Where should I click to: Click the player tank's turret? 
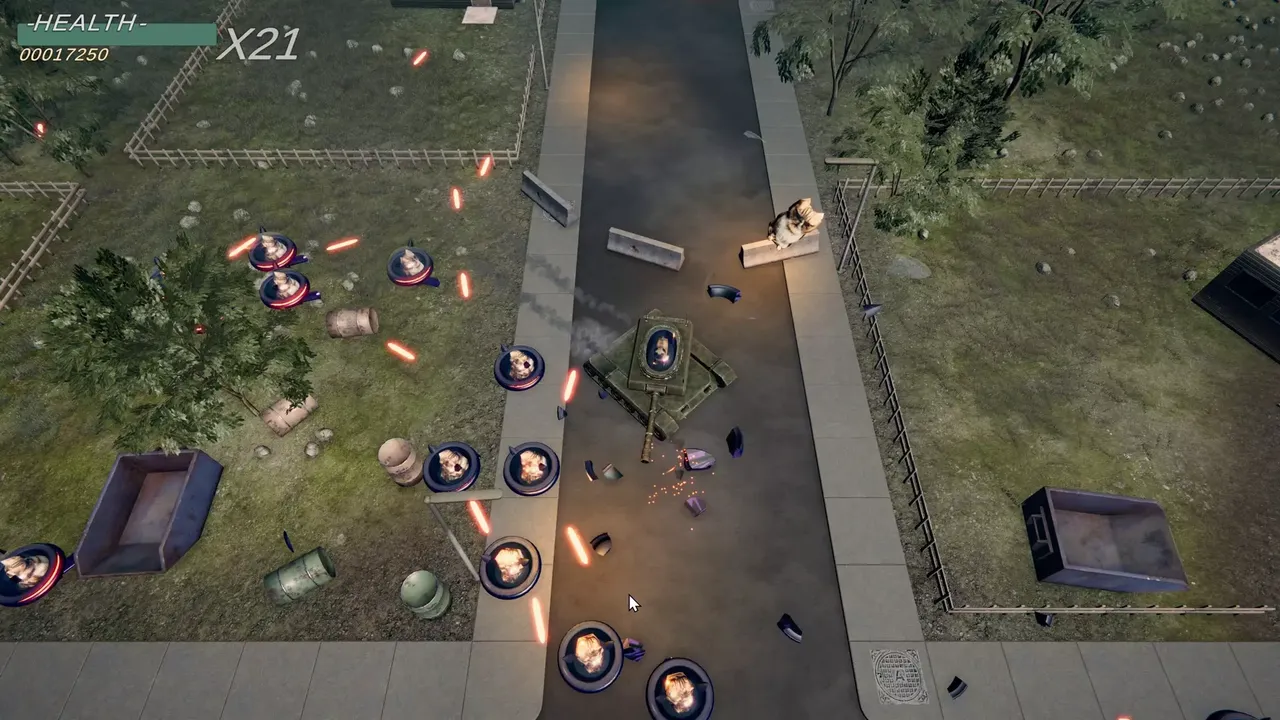(660, 350)
